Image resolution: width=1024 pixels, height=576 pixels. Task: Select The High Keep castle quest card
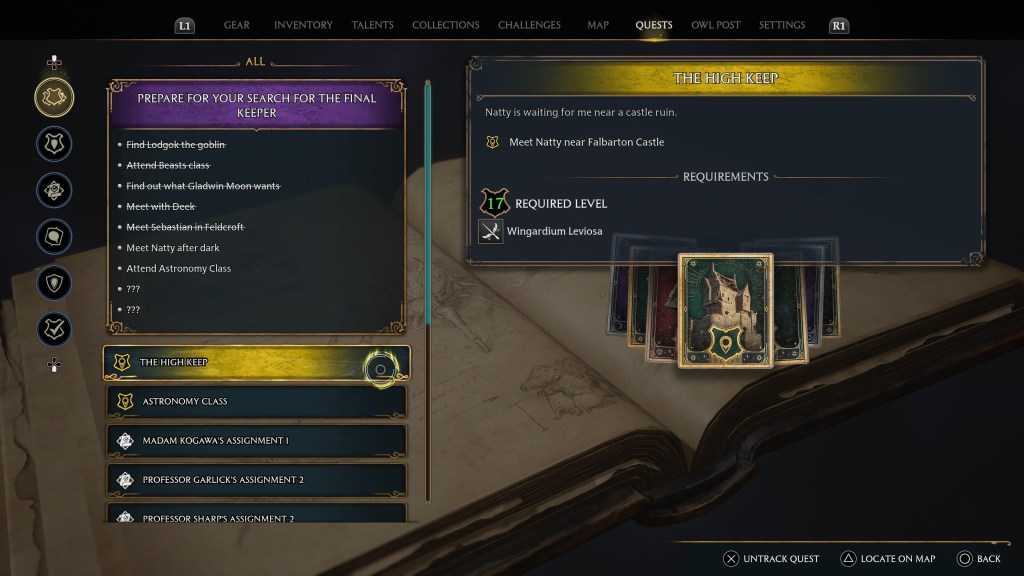tap(725, 311)
